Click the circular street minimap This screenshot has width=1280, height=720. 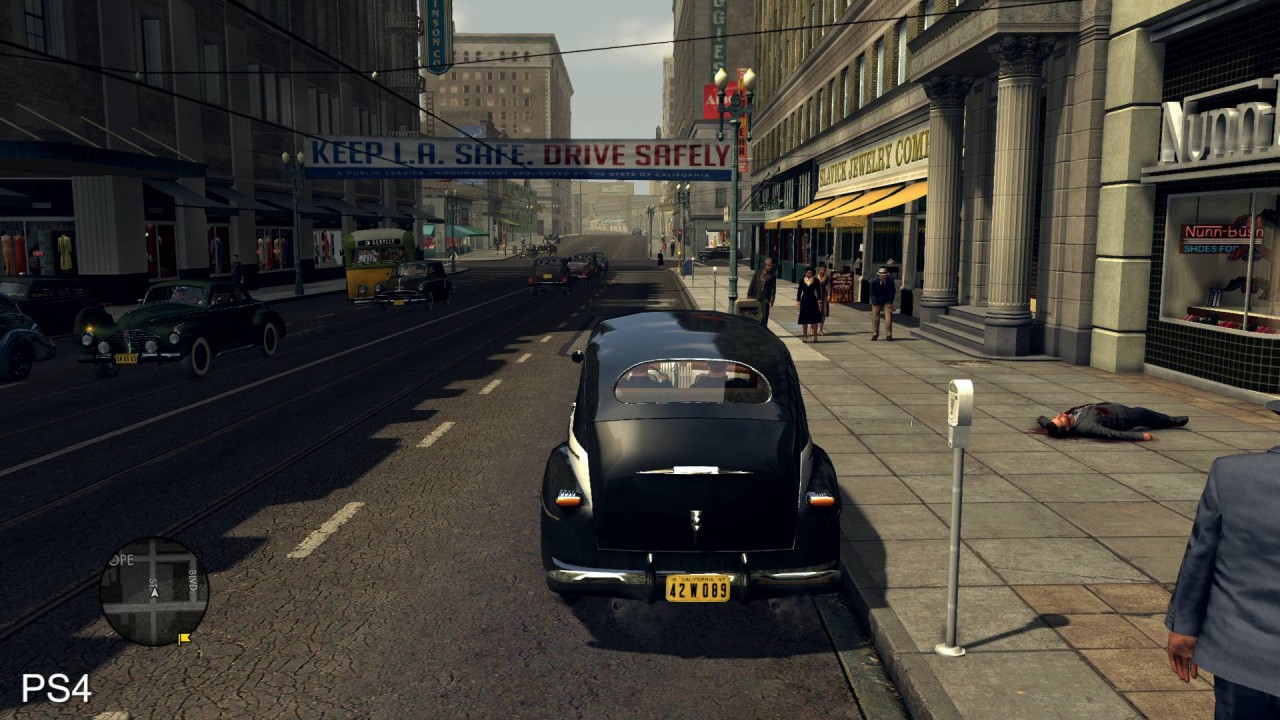pos(154,591)
